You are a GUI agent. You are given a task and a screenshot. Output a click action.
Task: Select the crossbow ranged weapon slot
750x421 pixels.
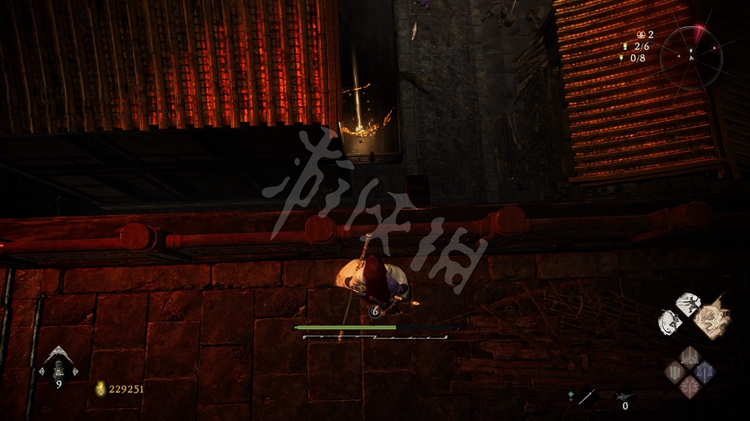point(626,396)
